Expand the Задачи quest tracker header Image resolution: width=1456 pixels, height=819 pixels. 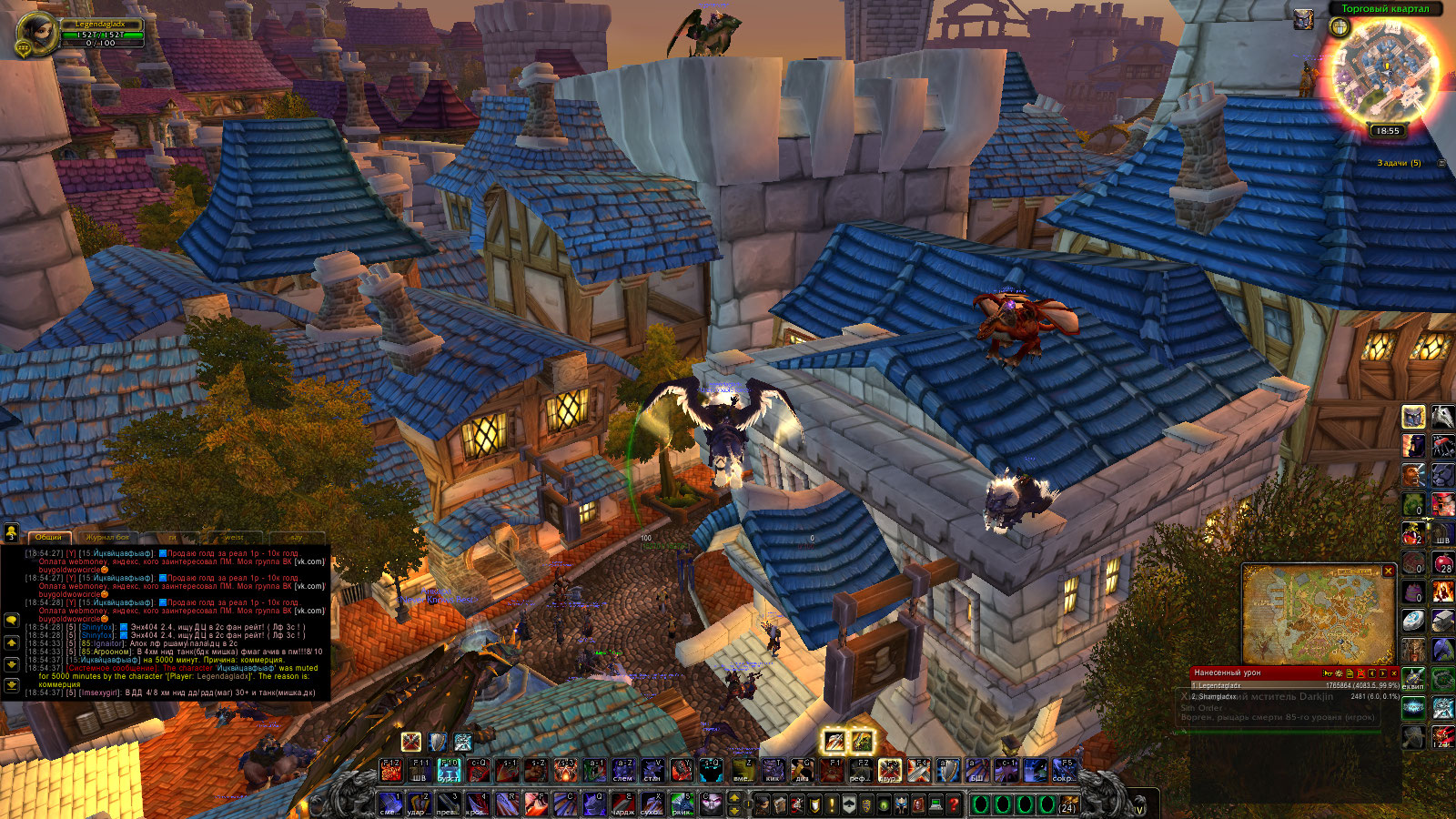[1441, 163]
